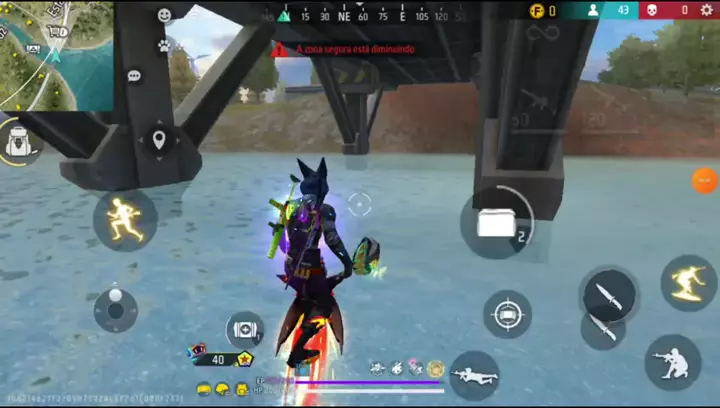Attack with the large knife button
The width and height of the screenshot is (720, 408).
(608, 294)
